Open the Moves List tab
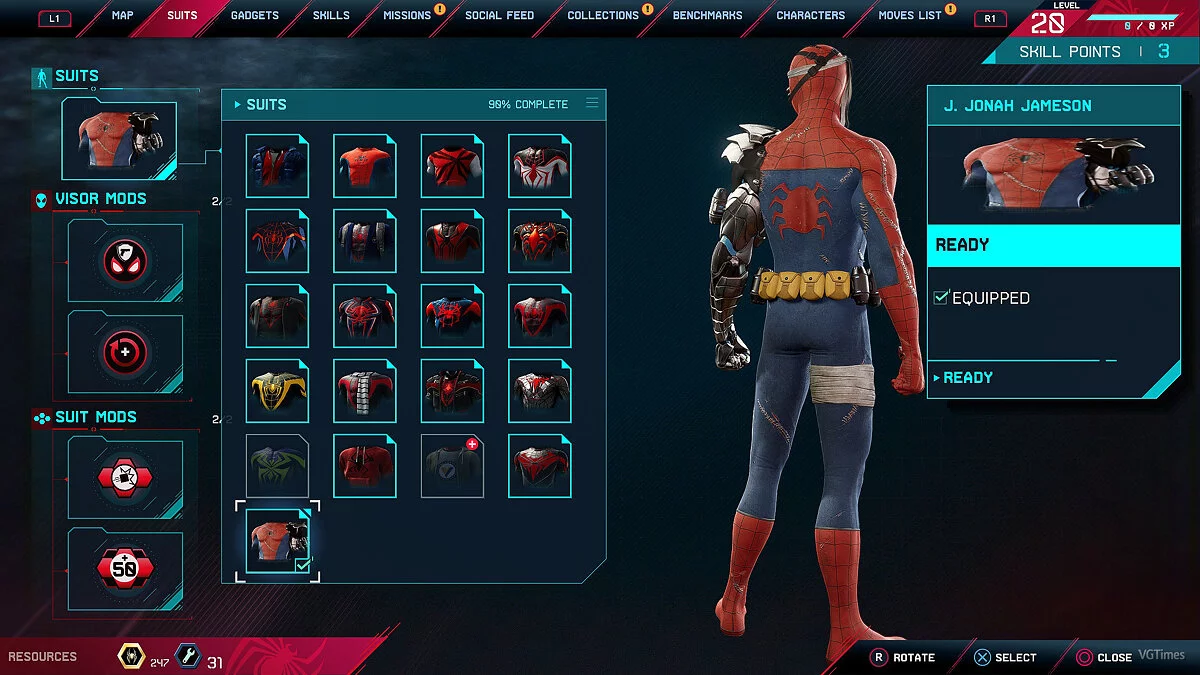Viewport: 1200px width, 675px height. [x=910, y=15]
